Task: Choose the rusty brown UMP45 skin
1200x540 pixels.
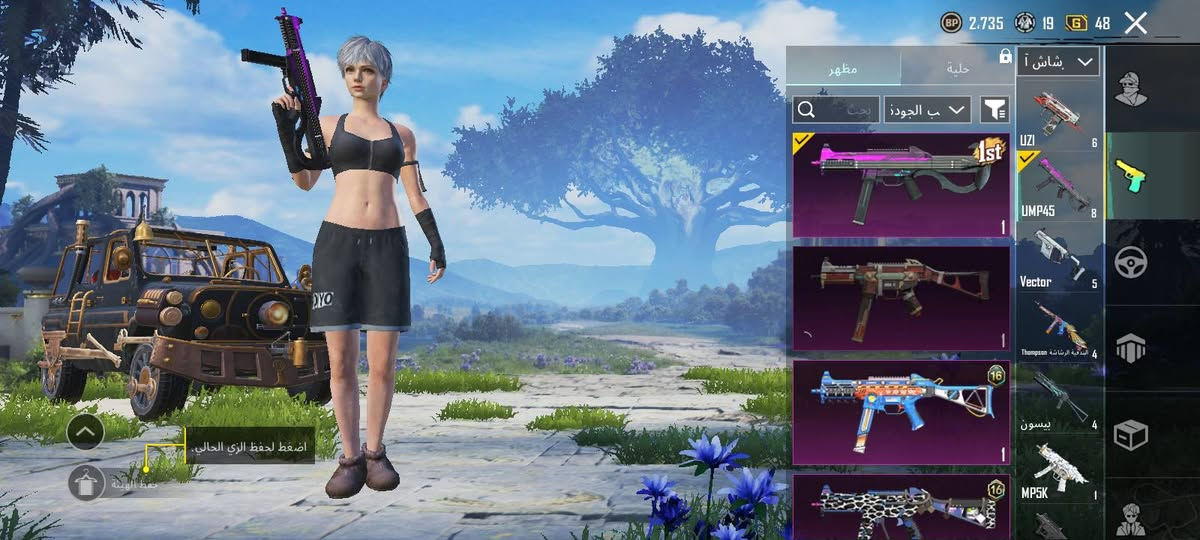Action: pyautogui.click(x=901, y=298)
